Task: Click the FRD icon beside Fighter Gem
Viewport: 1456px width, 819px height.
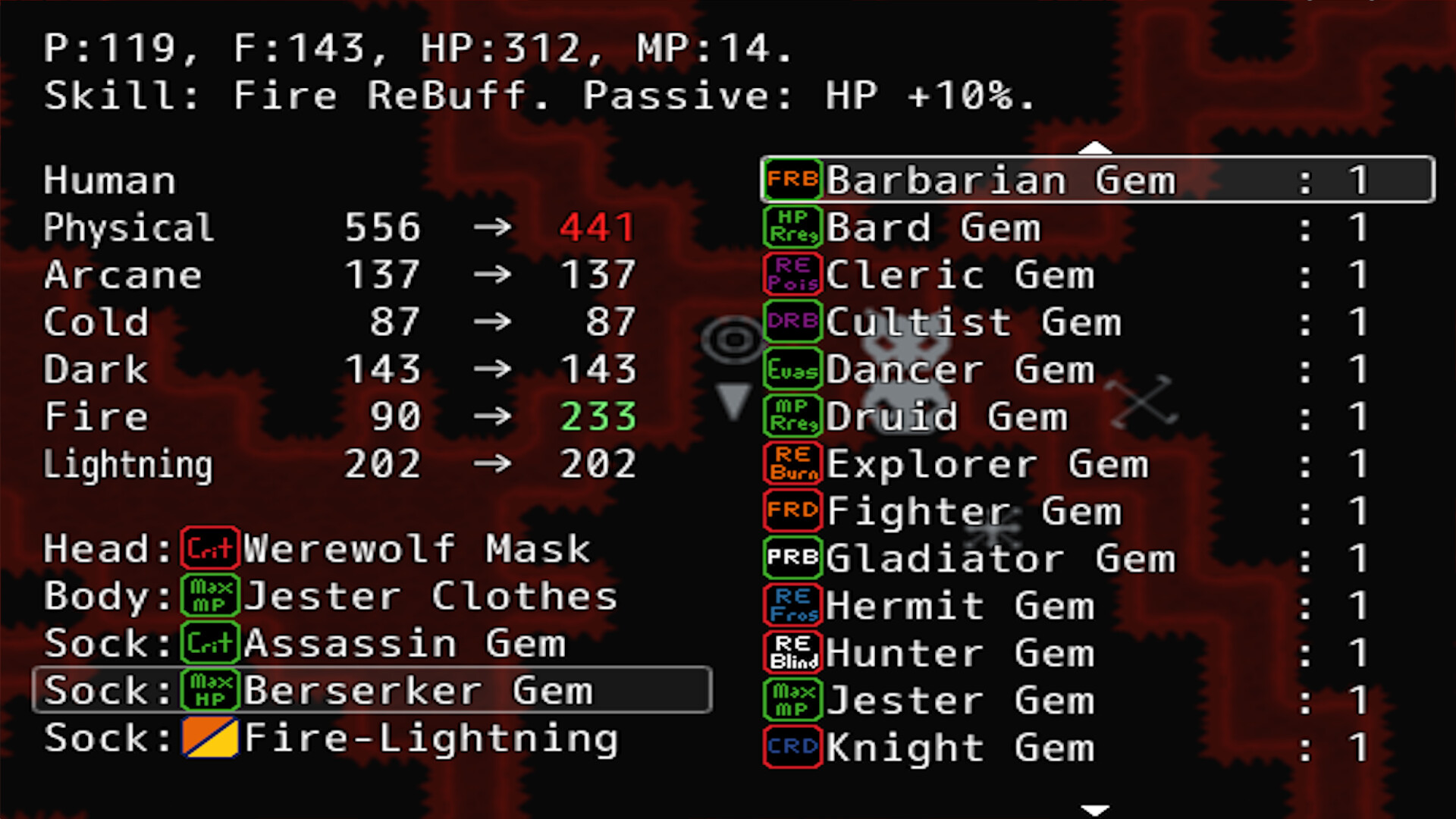Action: pos(792,510)
